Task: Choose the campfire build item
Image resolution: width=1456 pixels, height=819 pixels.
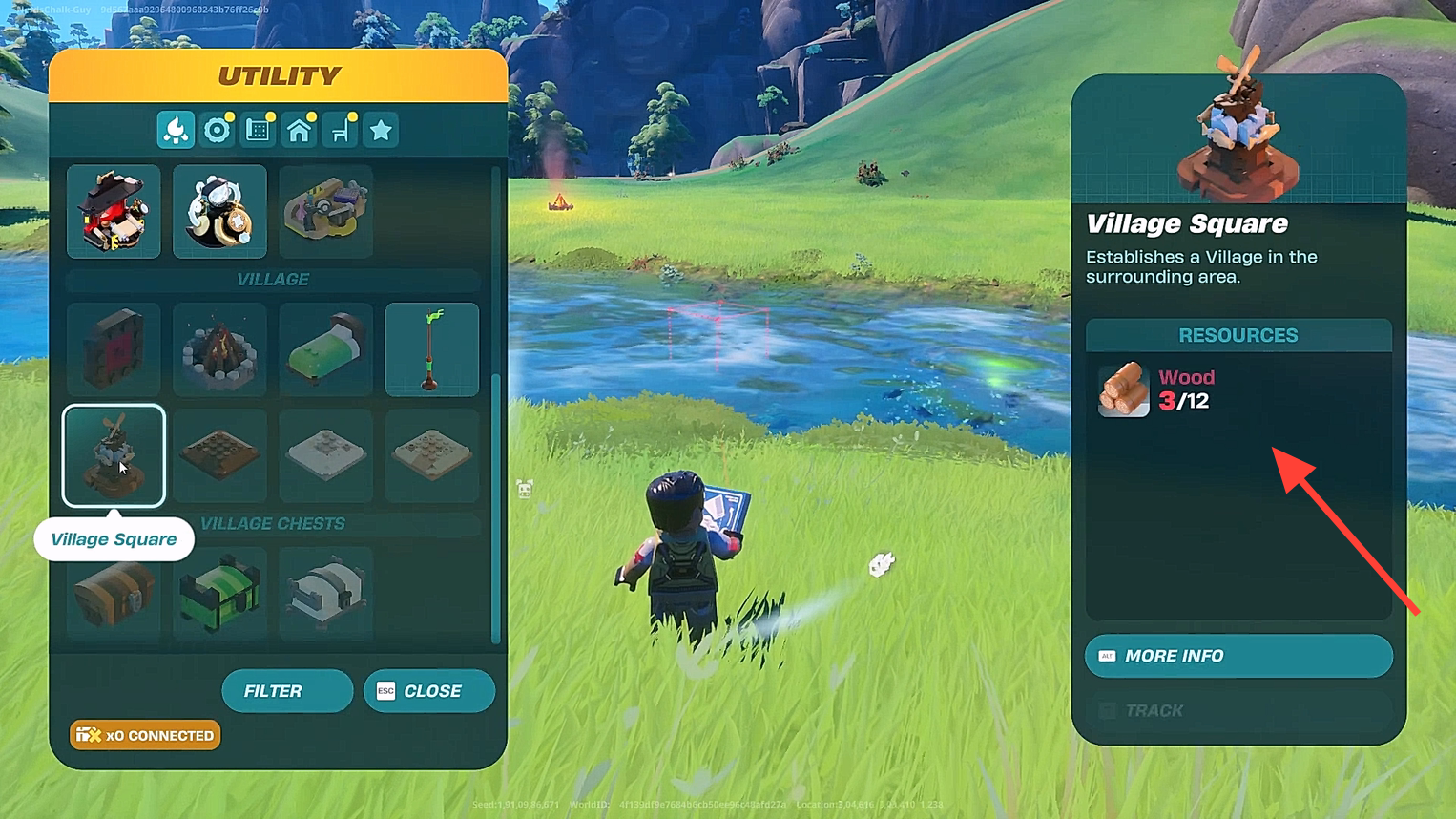Action: click(x=219, y=349)
